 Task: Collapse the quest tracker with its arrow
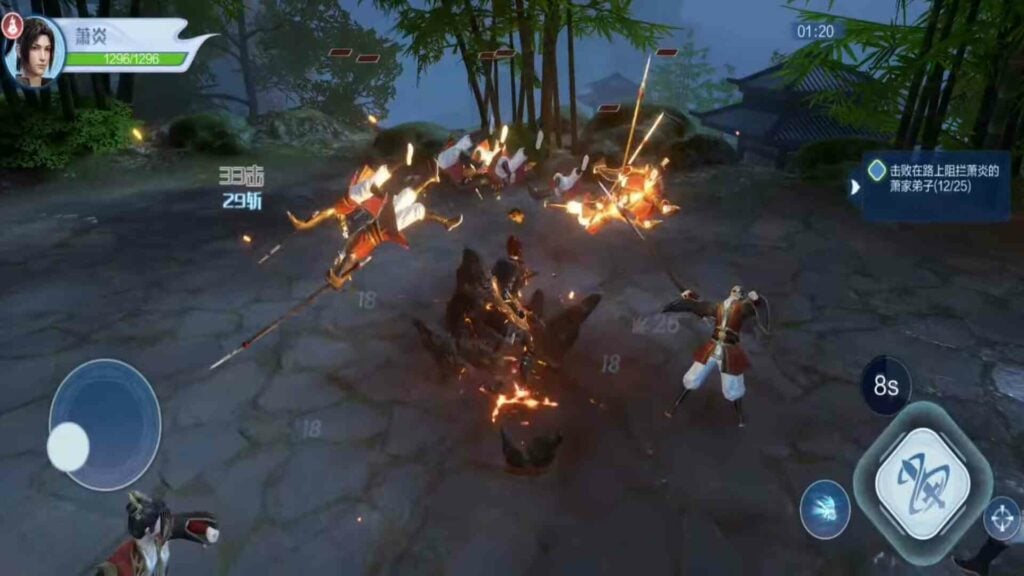point(855,187)
